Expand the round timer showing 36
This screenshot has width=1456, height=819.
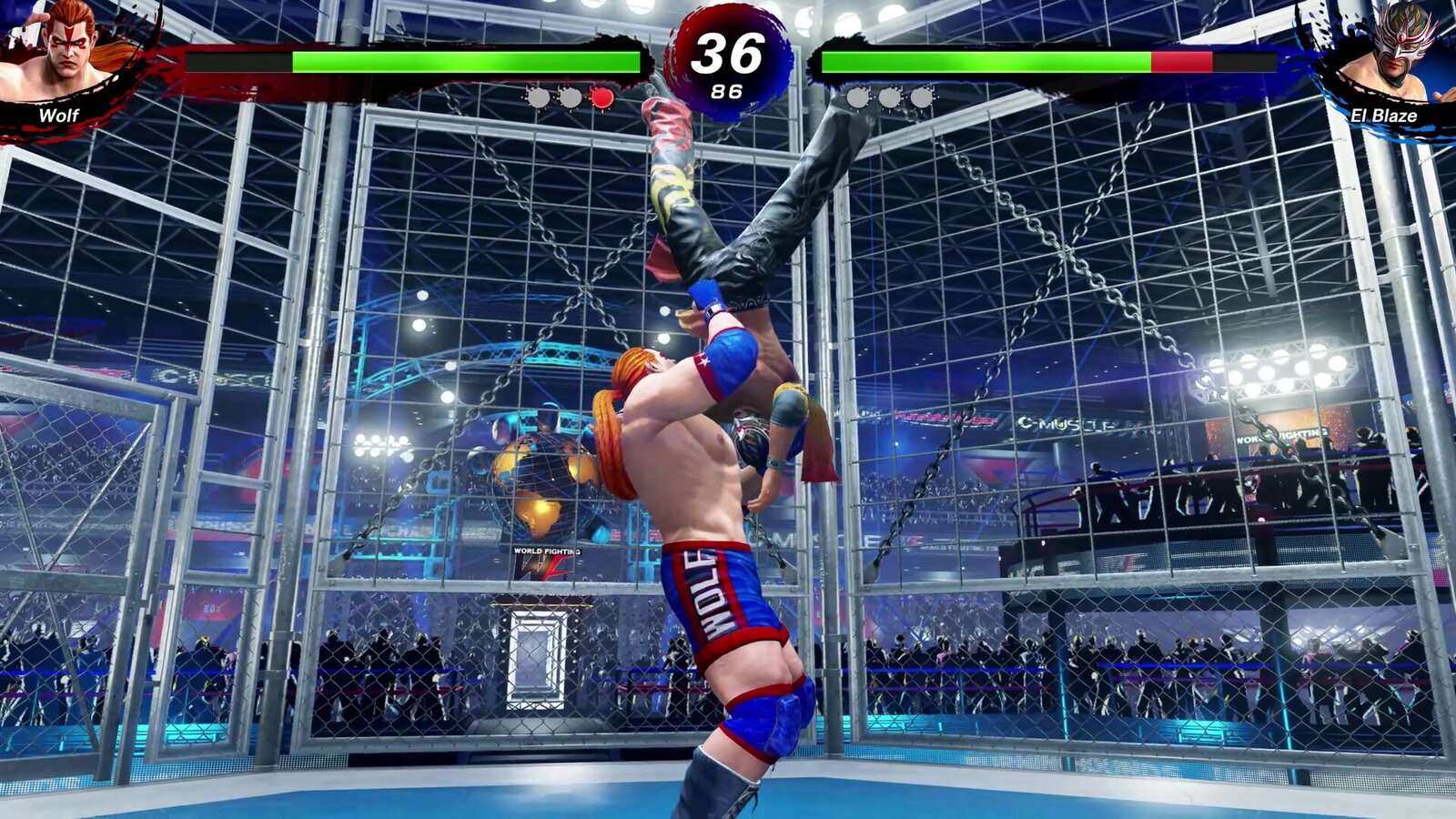728,53
